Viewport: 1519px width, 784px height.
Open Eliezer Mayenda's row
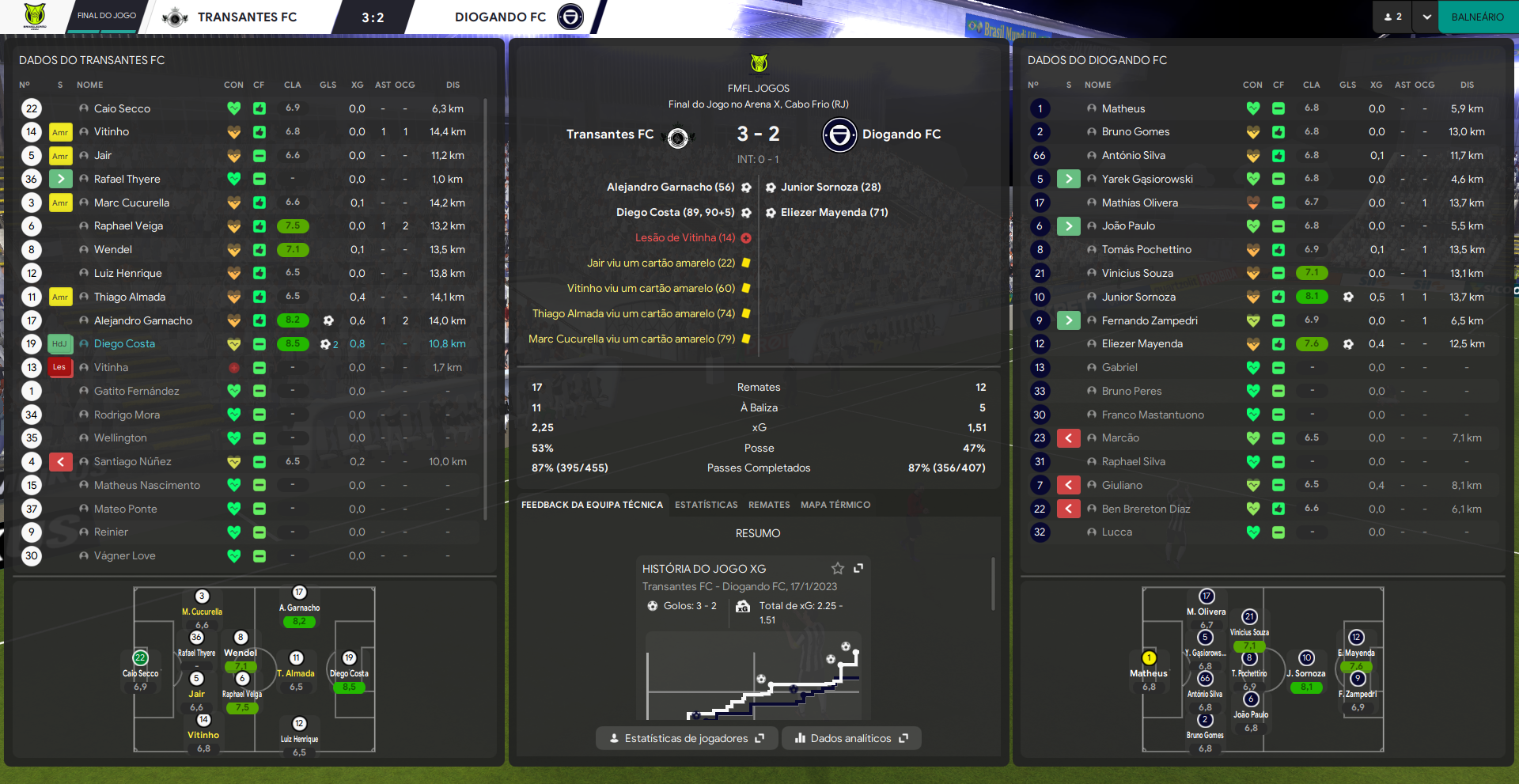pyautogui.click(x=1142, y=344)
